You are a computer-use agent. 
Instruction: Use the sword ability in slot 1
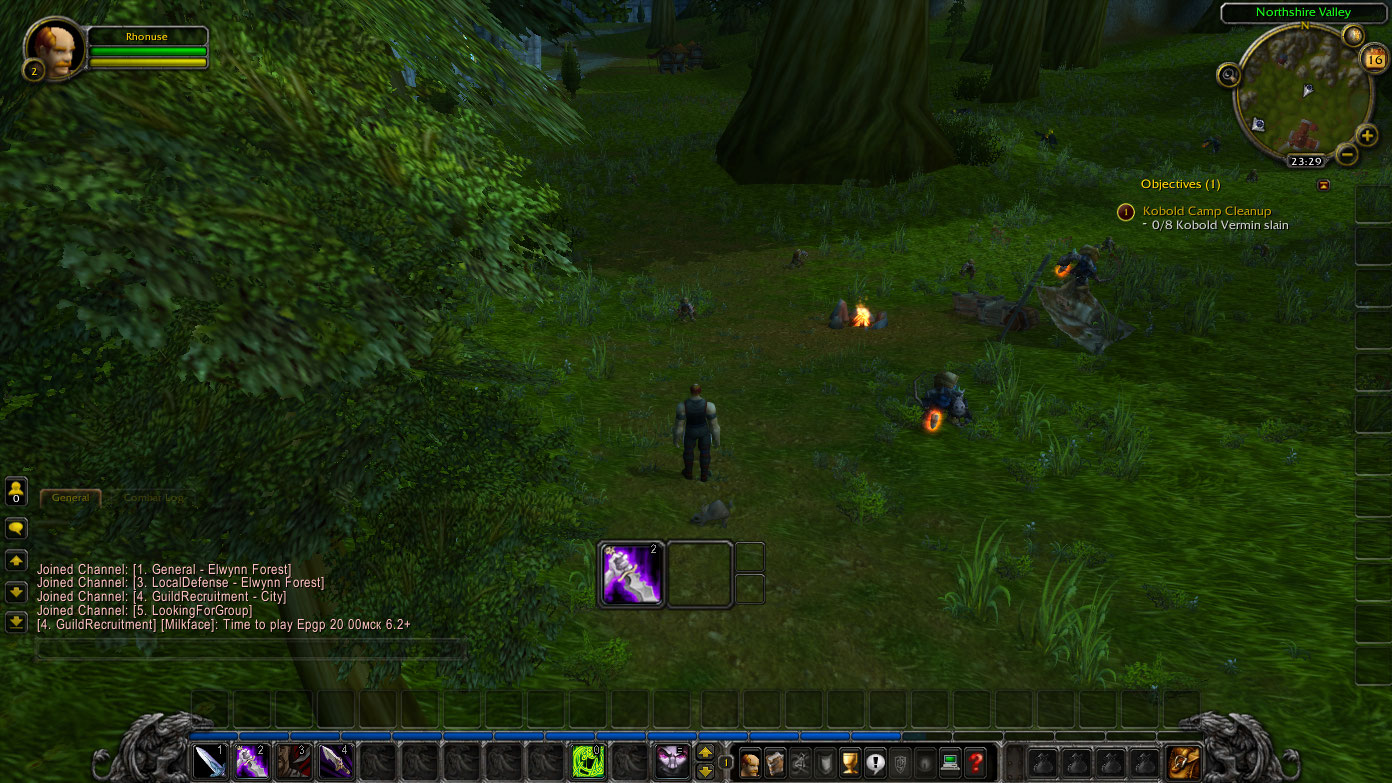210,762
